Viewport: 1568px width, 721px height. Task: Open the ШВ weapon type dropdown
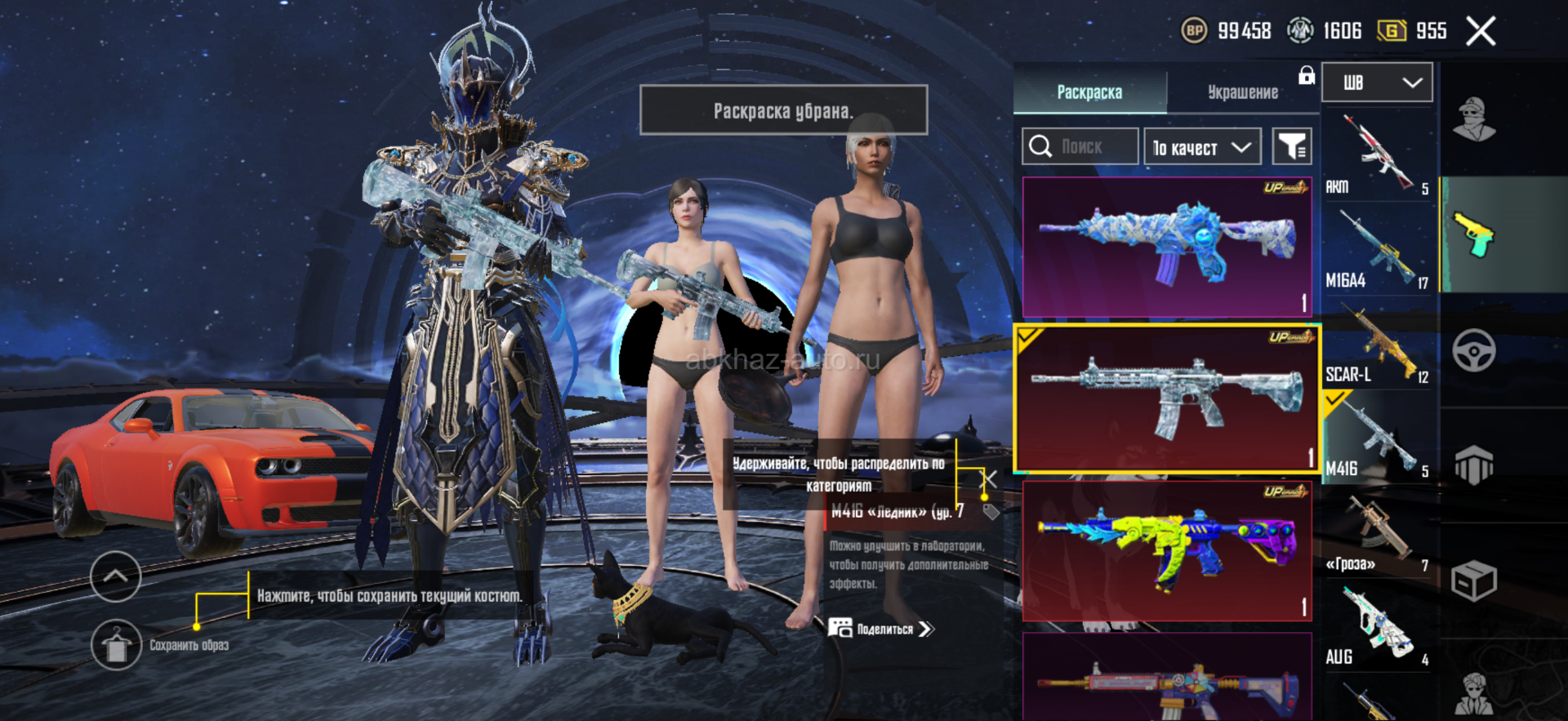(x=1377, y=82)
